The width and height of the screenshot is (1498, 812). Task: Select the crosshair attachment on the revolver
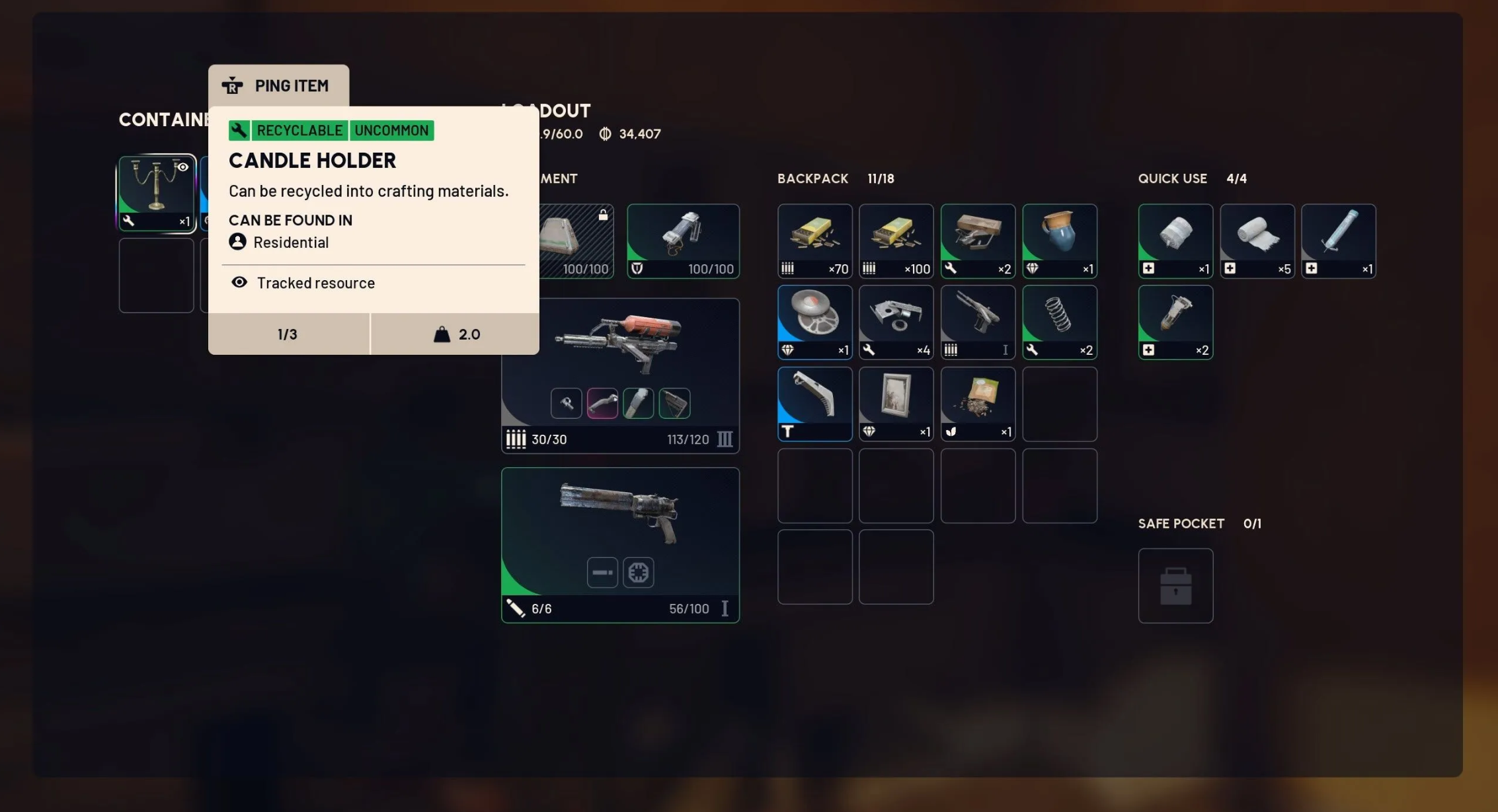pos(638,572)
